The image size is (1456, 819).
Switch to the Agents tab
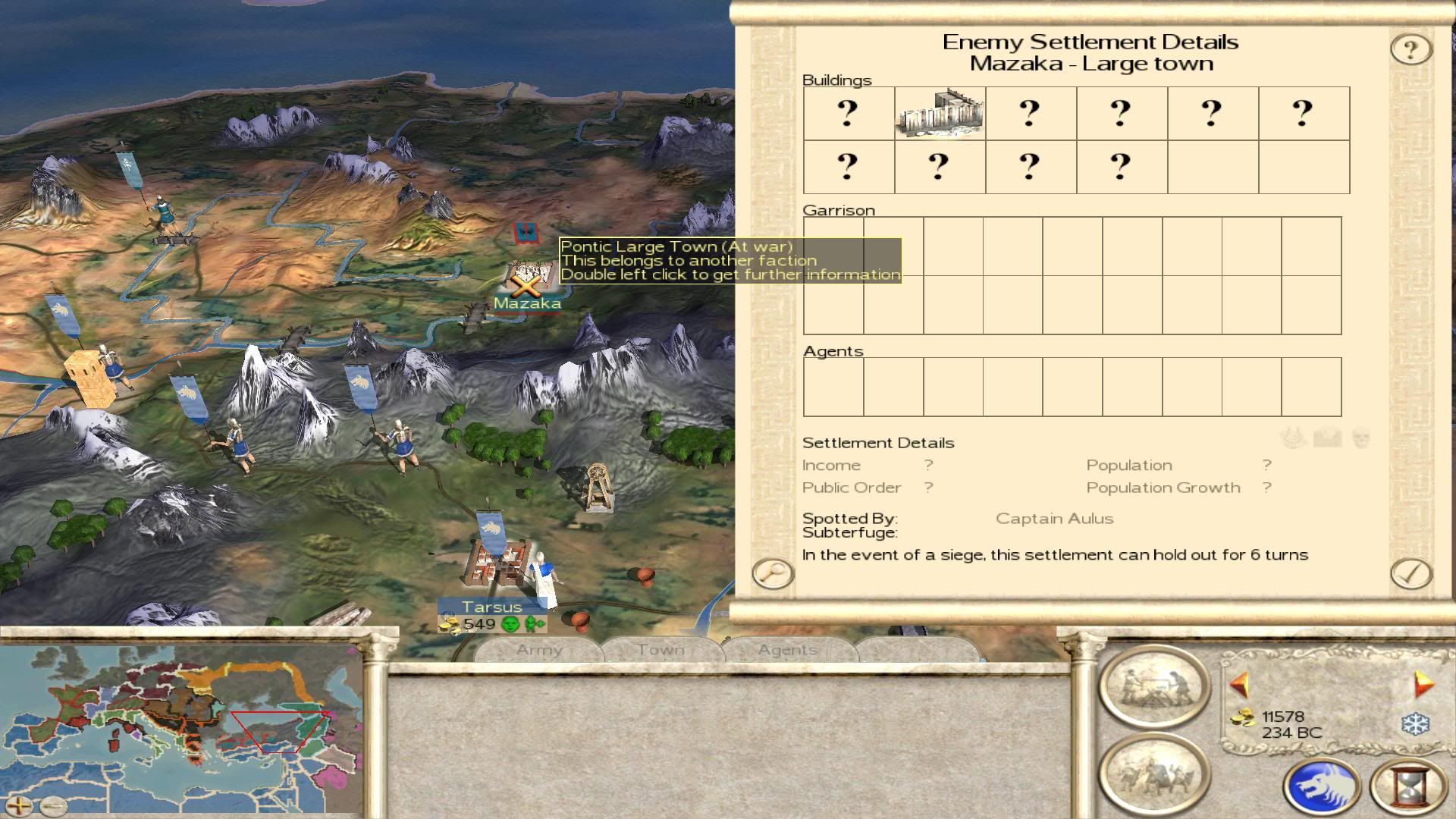tap(788, 650)
